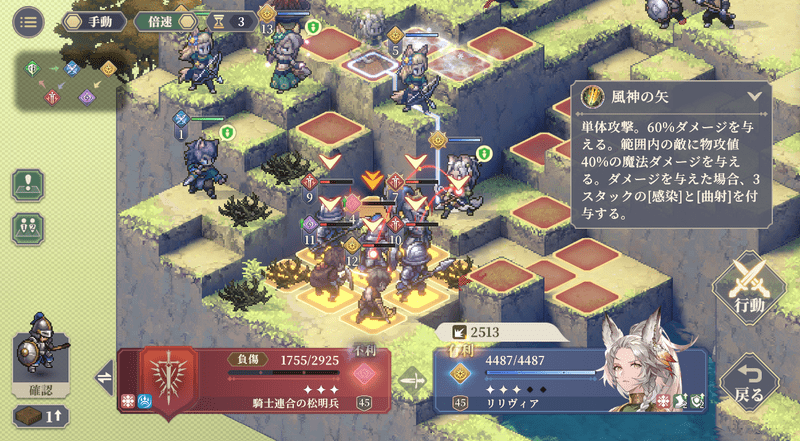This screenshot has width=800, height=441.
Task: Show the tile info exclamation button
Action: 27,186
